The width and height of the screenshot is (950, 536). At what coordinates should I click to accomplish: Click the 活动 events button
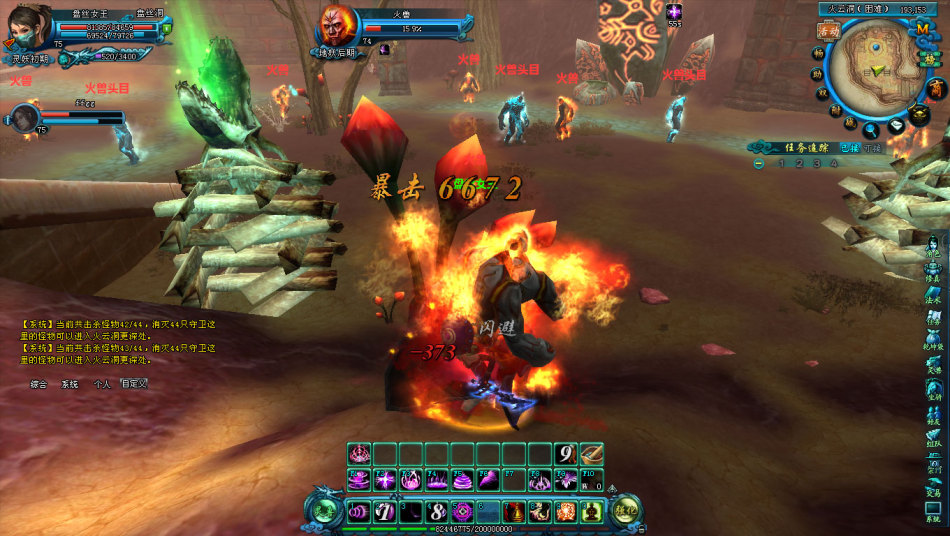coord(827,31)
